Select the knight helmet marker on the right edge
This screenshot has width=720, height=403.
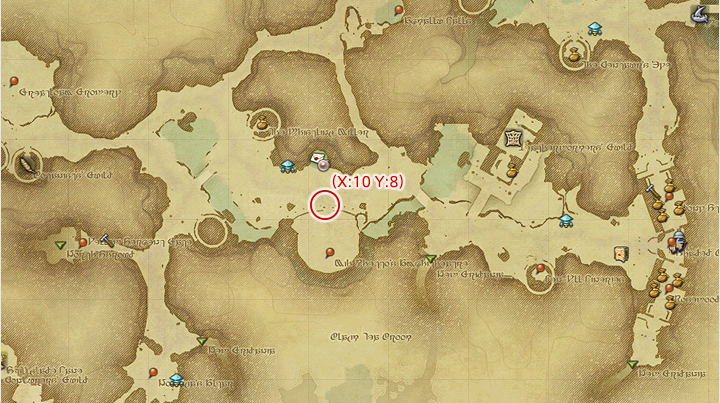click(680, 240)
